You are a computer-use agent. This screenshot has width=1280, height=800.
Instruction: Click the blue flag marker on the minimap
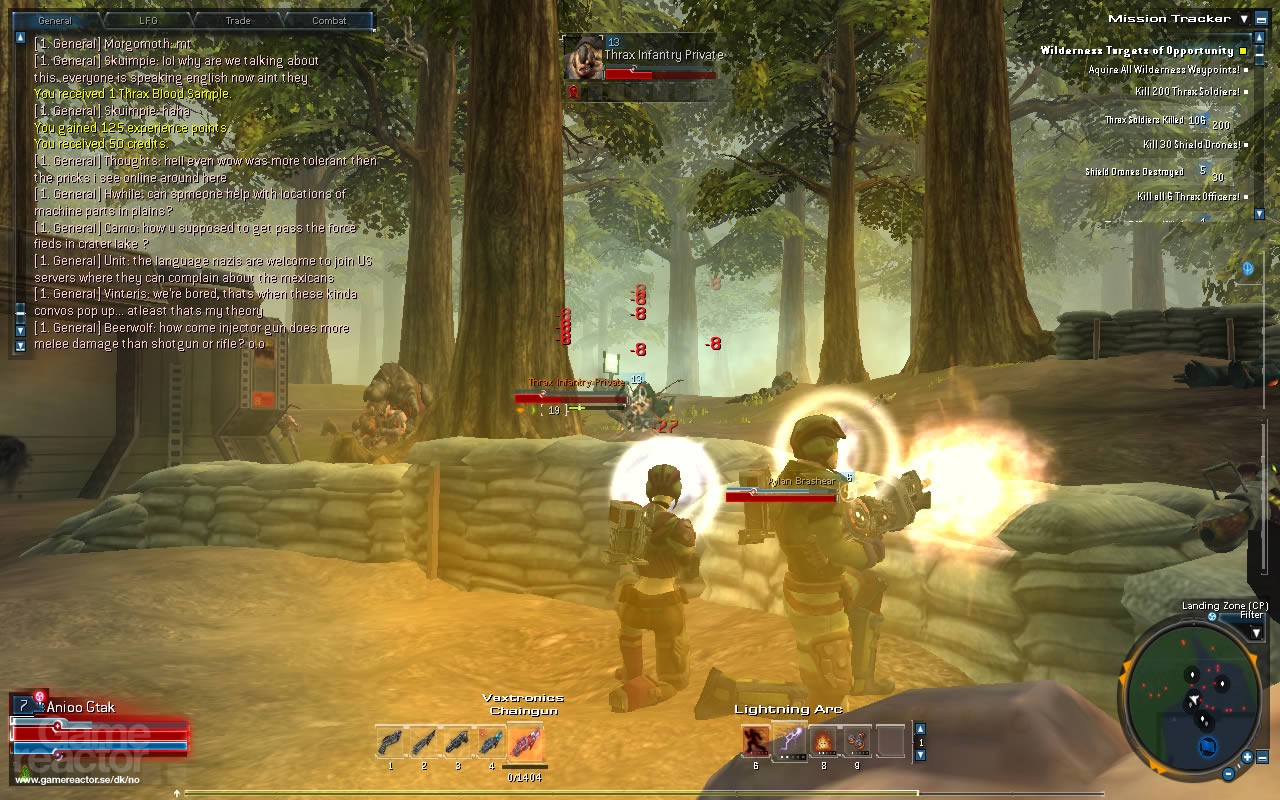pos(1207,745)
